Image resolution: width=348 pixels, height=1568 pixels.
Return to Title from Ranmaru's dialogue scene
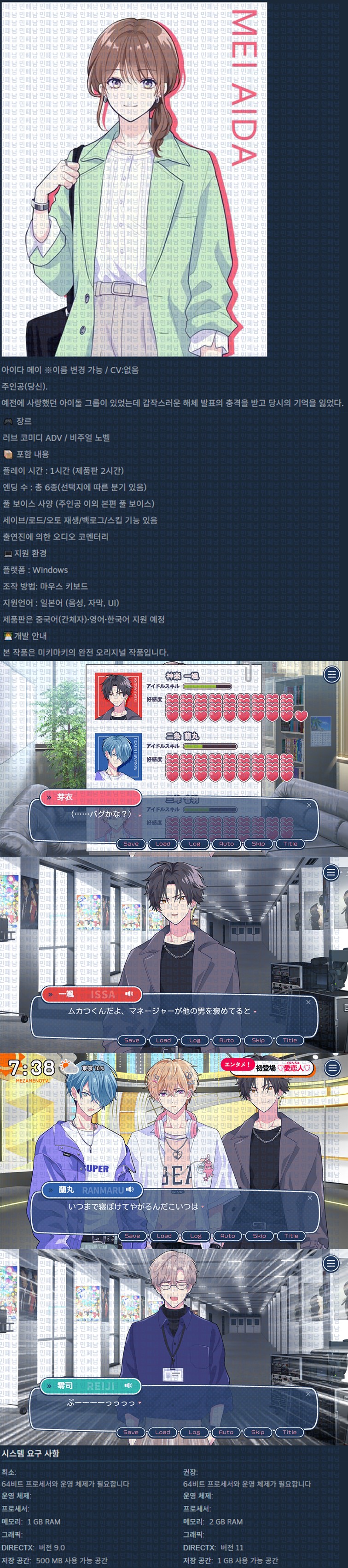pyautogui.click(x=291, y=1236)
